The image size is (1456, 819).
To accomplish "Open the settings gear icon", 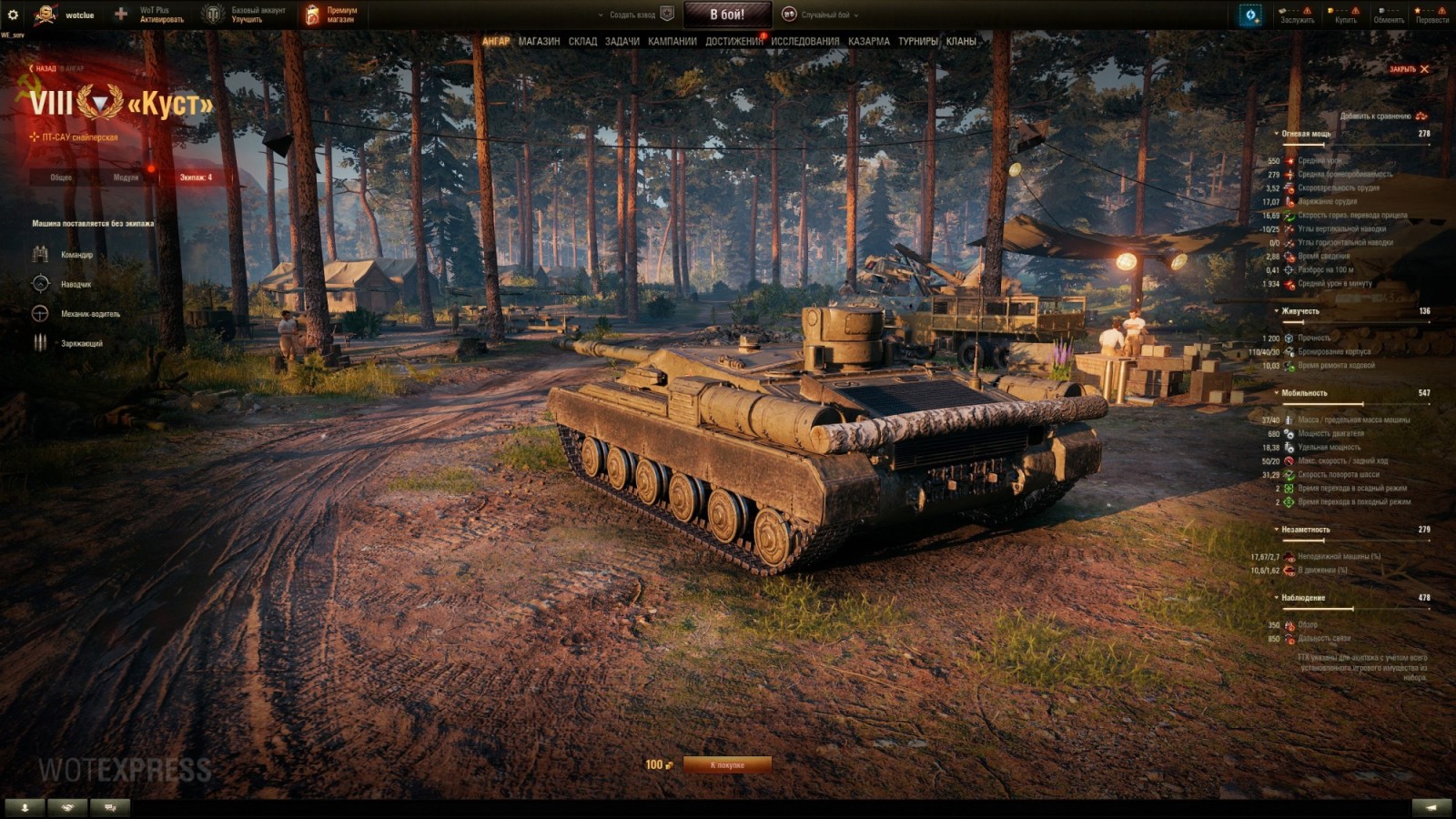I will 13,13.
